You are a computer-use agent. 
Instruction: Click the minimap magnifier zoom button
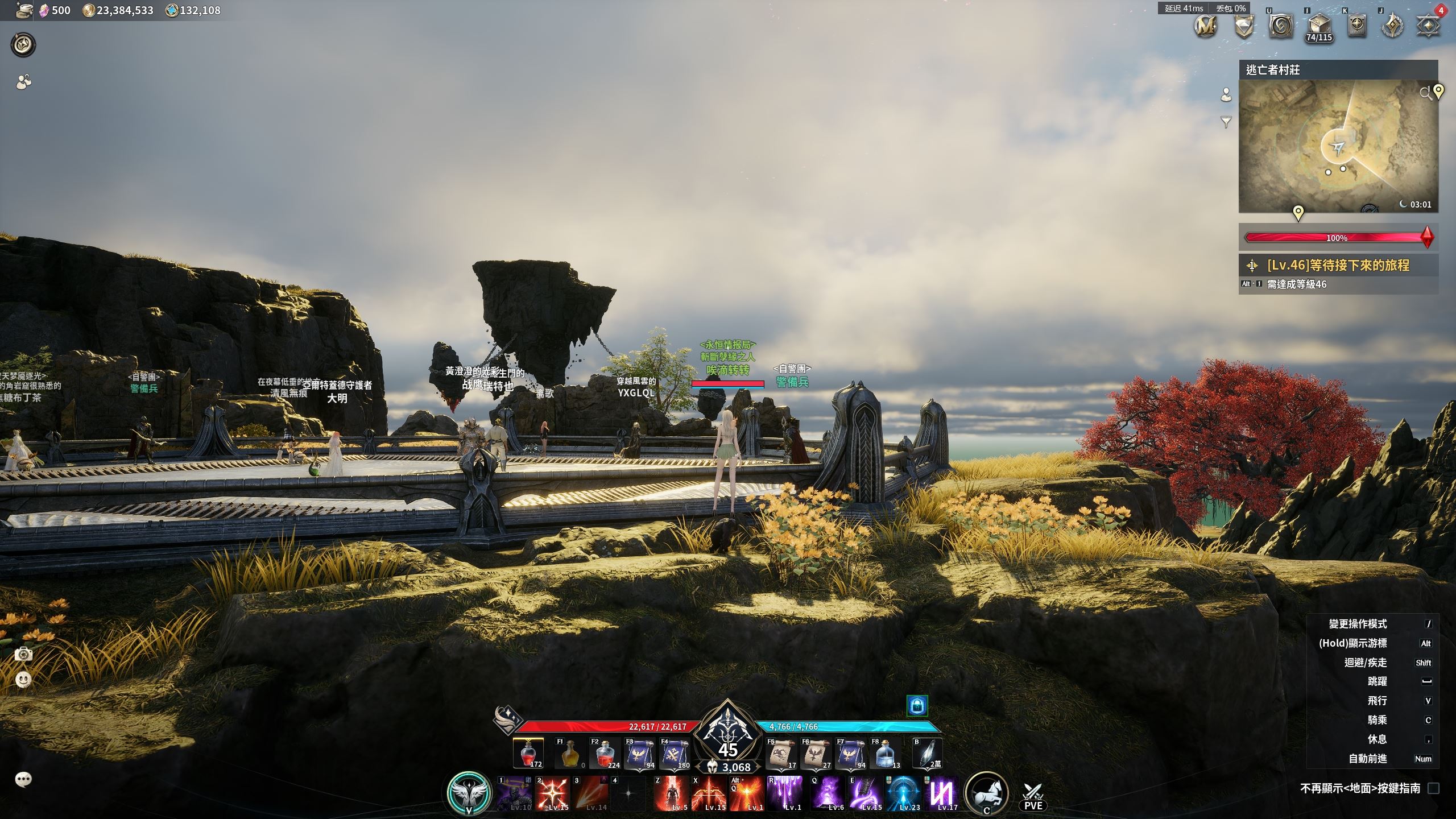1425,93
